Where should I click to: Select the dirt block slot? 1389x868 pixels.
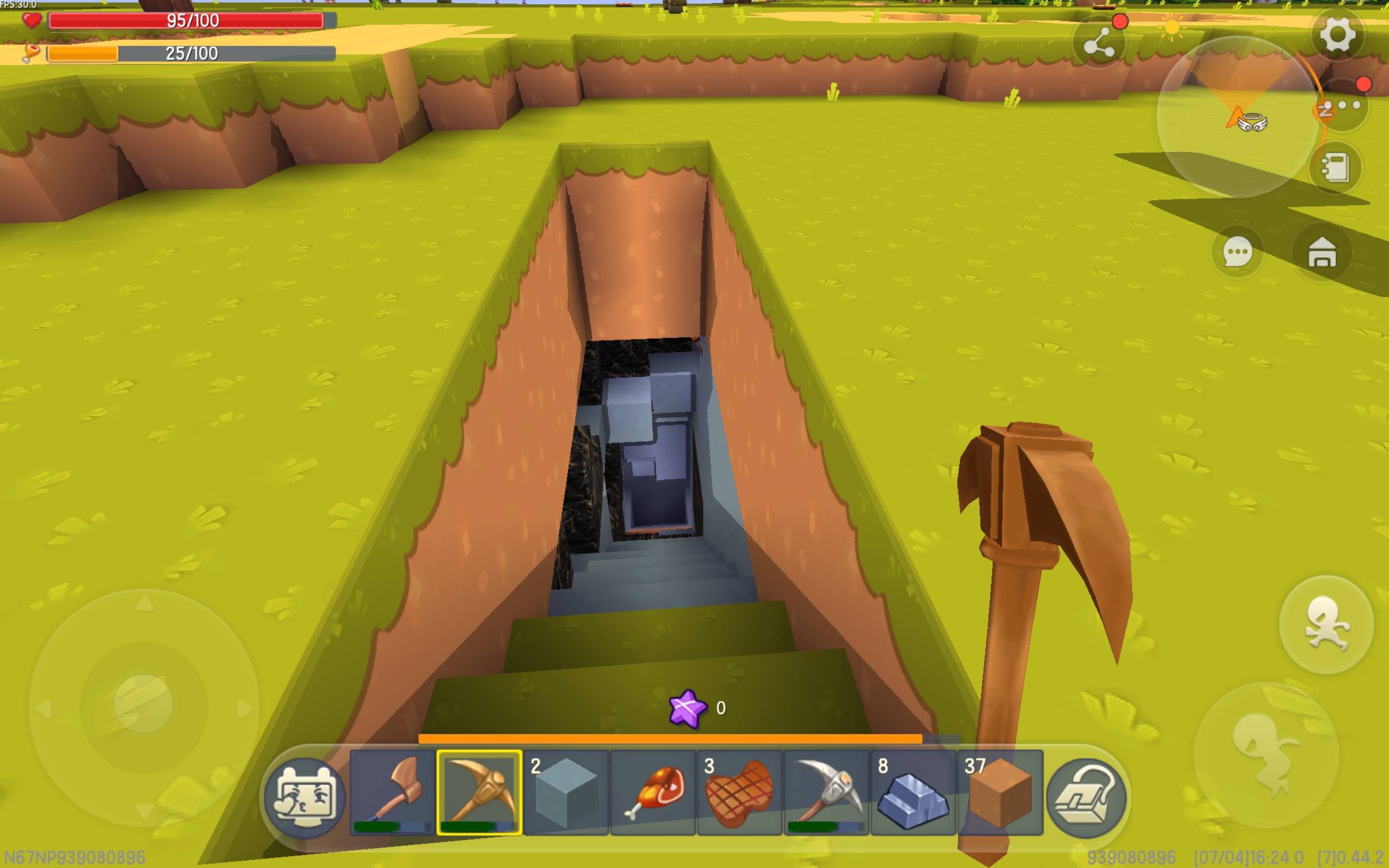point(1000,792)
